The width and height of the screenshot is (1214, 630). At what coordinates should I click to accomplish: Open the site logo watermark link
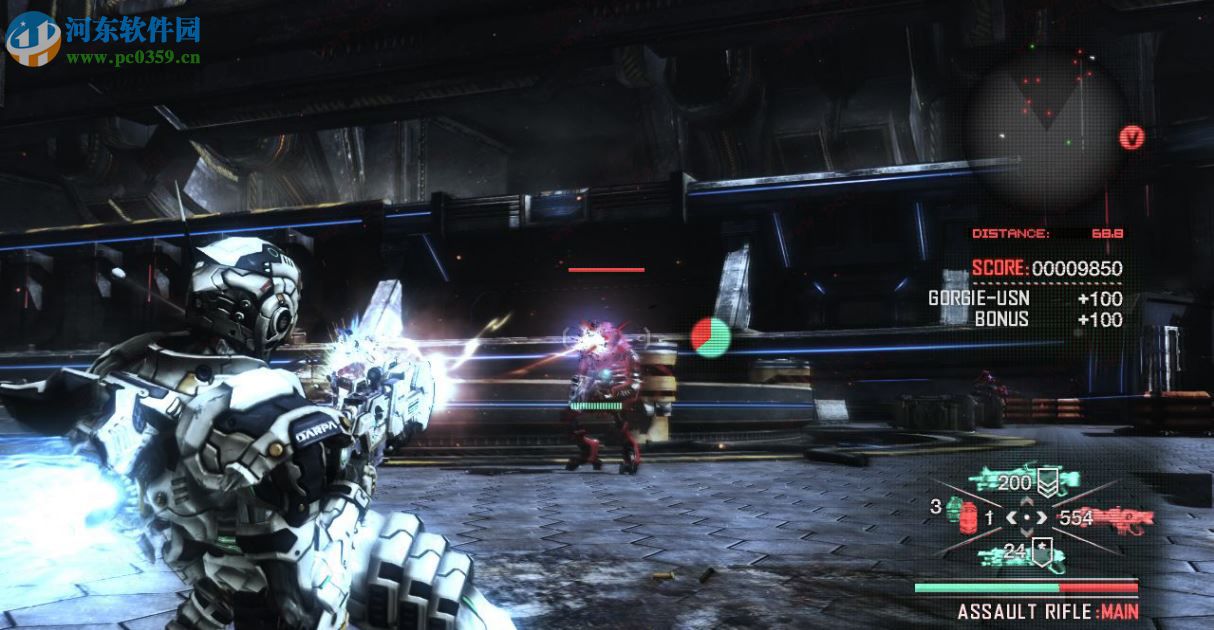coord(104,39)
